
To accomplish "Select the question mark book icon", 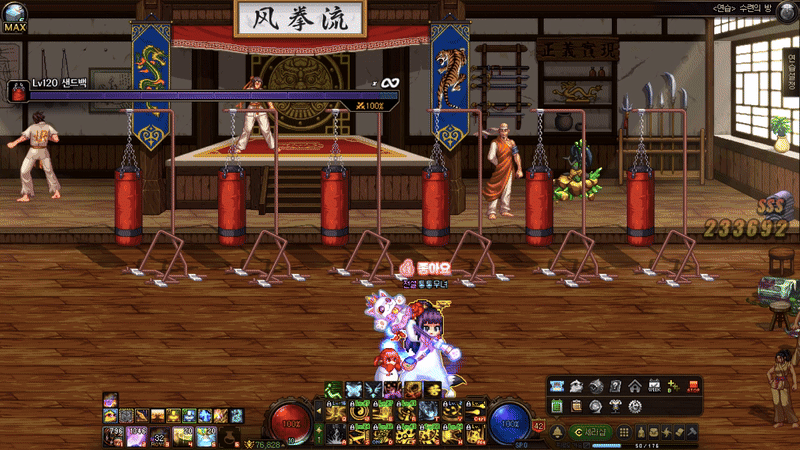I will (x=616, y=387).
